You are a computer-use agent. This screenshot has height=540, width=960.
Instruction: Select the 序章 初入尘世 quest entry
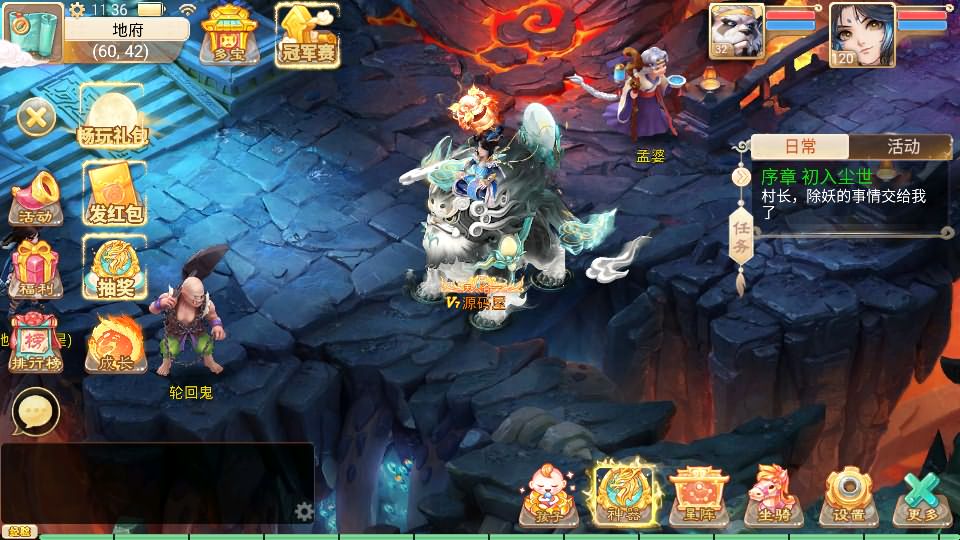coord(845,195)
